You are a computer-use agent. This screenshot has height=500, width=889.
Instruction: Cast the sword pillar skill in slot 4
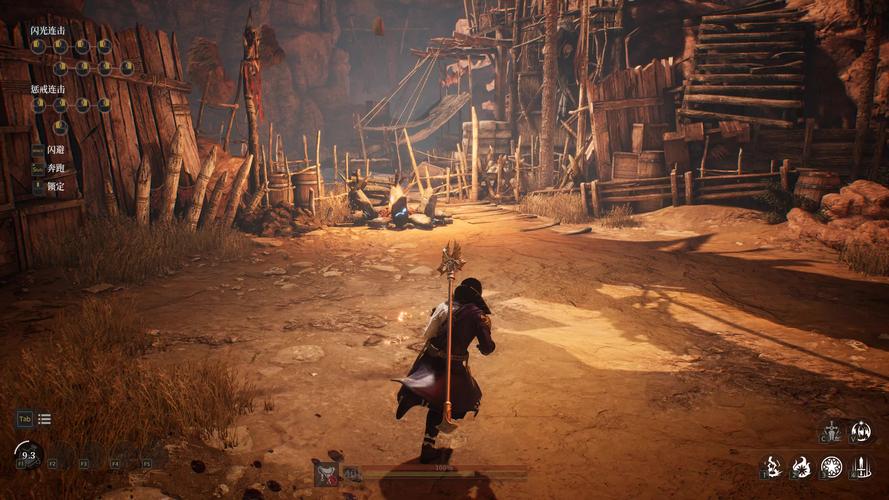click(x=861, y=466)
